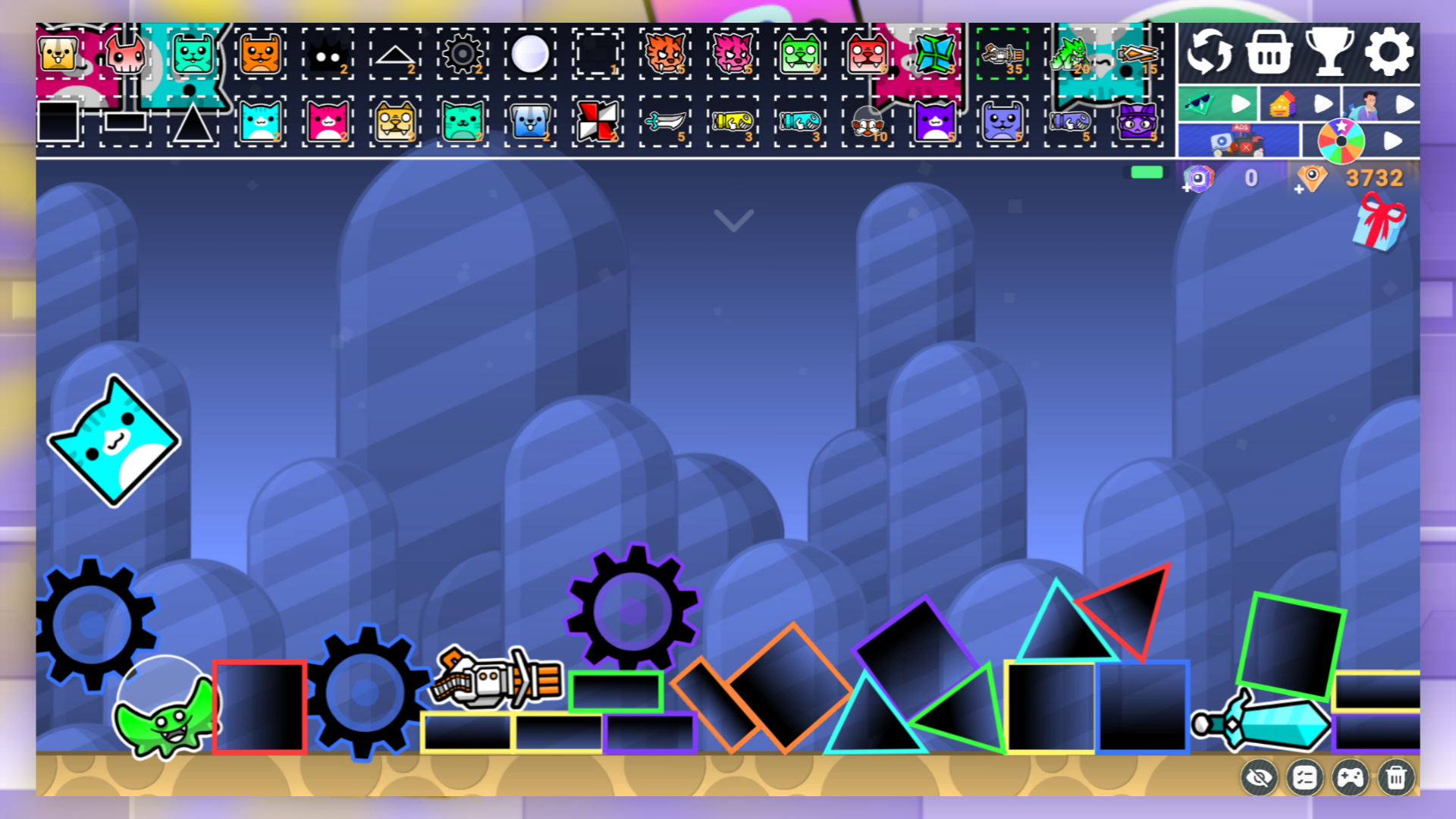1456x819 pixels.
Task: Click the remove ads banner
Action: point(1238,139)
